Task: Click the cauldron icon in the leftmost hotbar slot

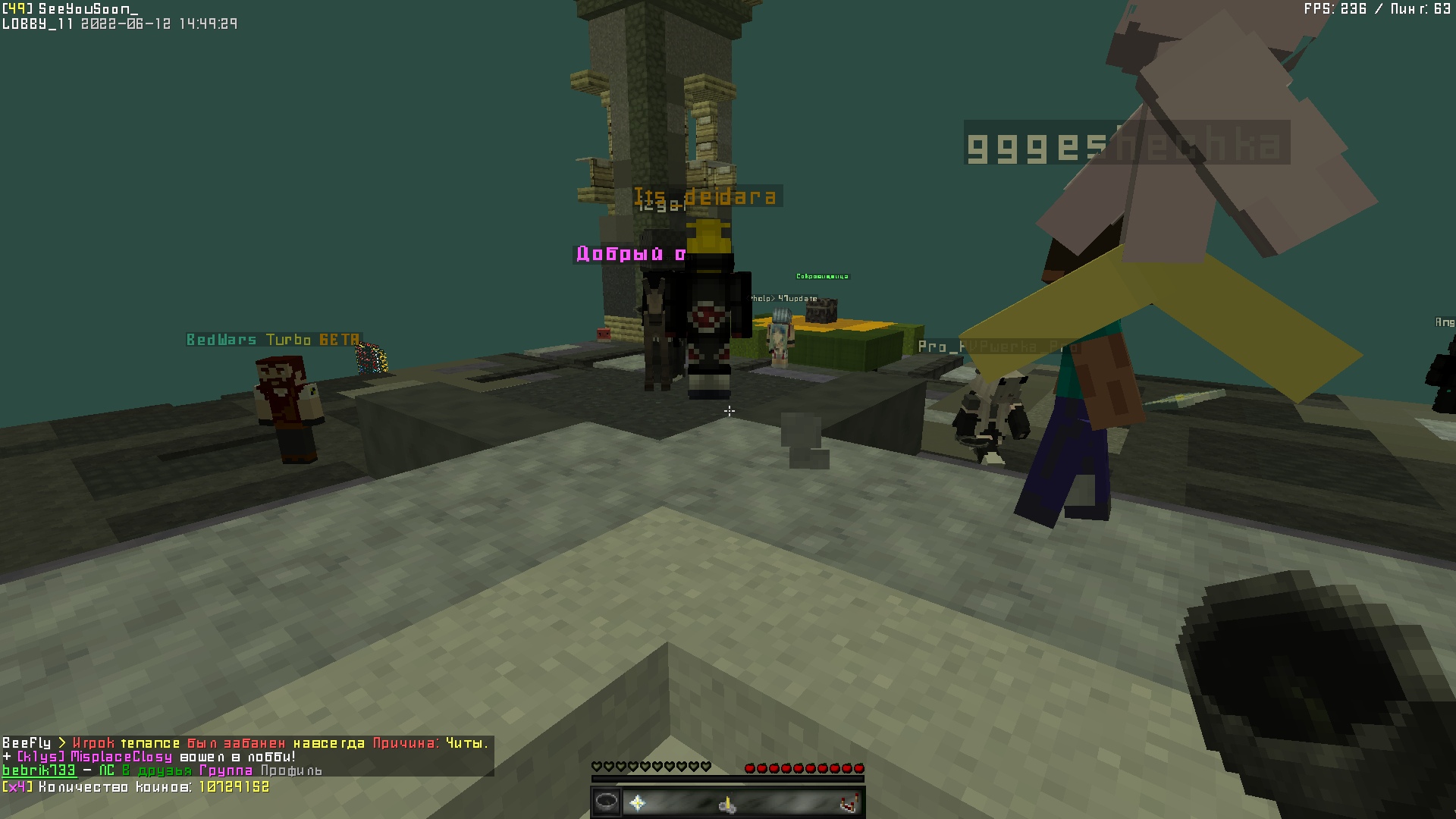Action: [607, 802]
